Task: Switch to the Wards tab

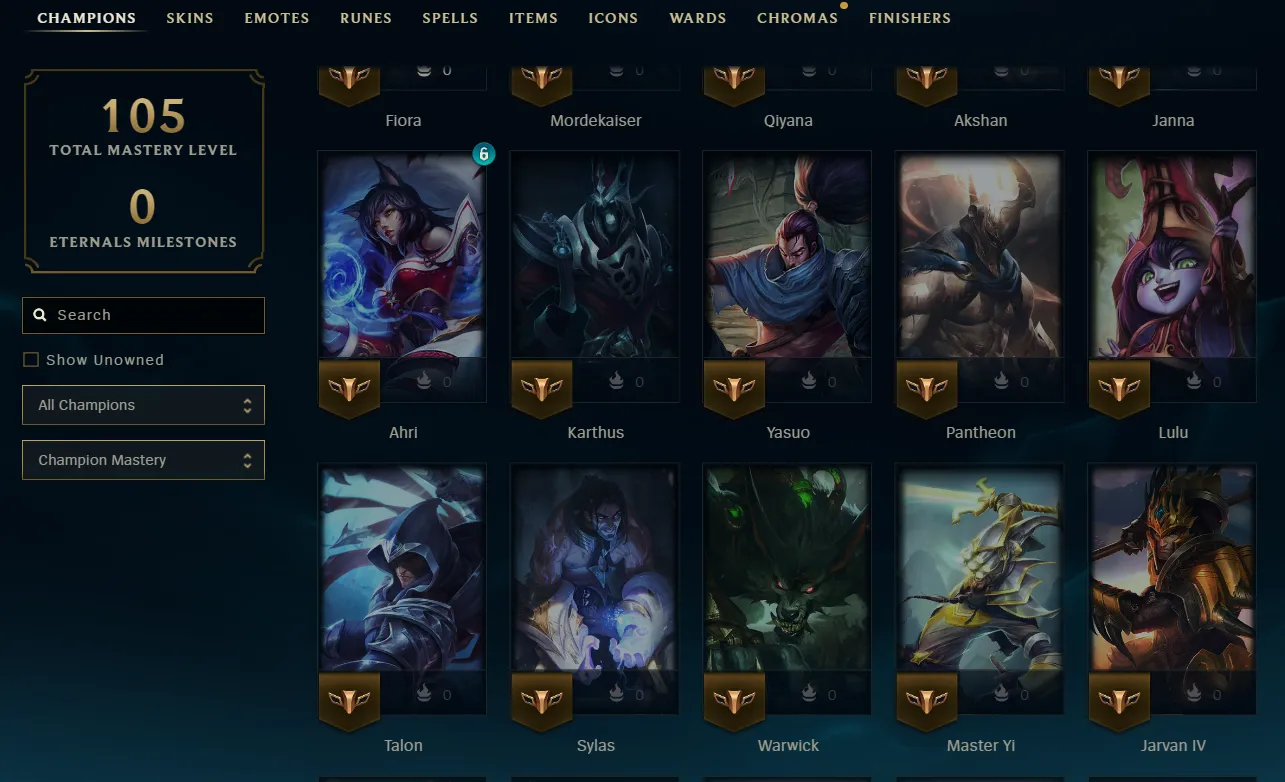Action: [698, 18]
